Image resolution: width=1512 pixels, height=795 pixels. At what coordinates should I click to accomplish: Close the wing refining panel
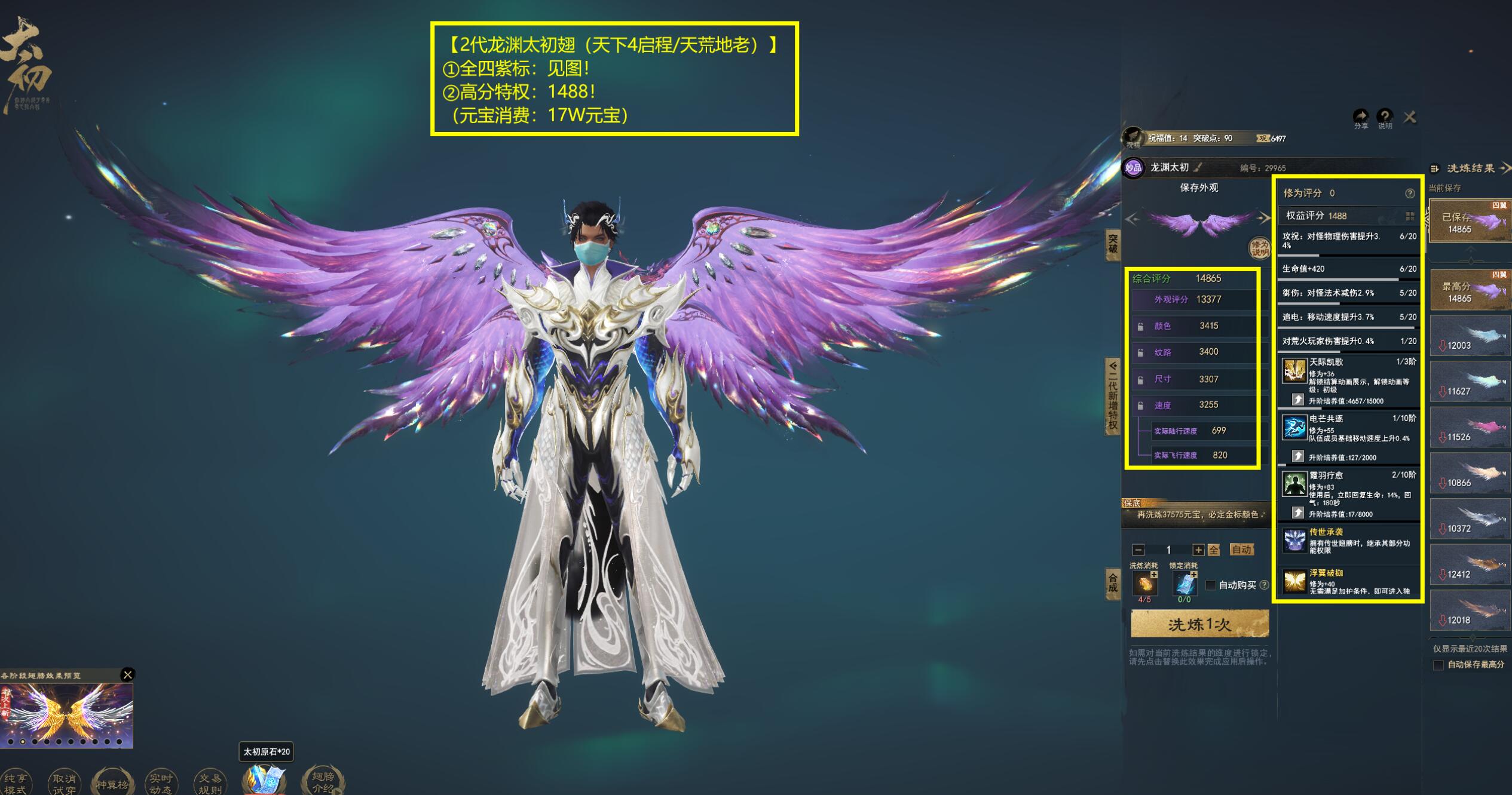[x=1410, y=117]
